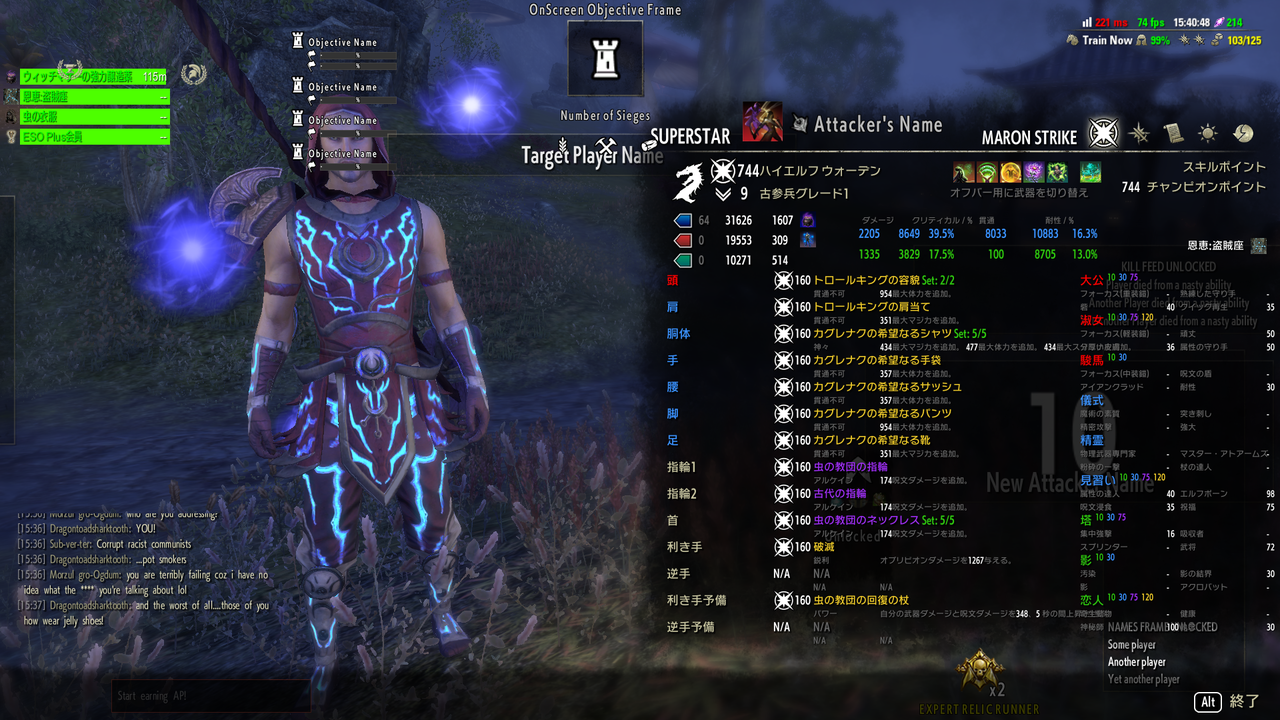Click the Start earning AP chat input field
Screen dimensions: 1280x720
pos(210,697)
